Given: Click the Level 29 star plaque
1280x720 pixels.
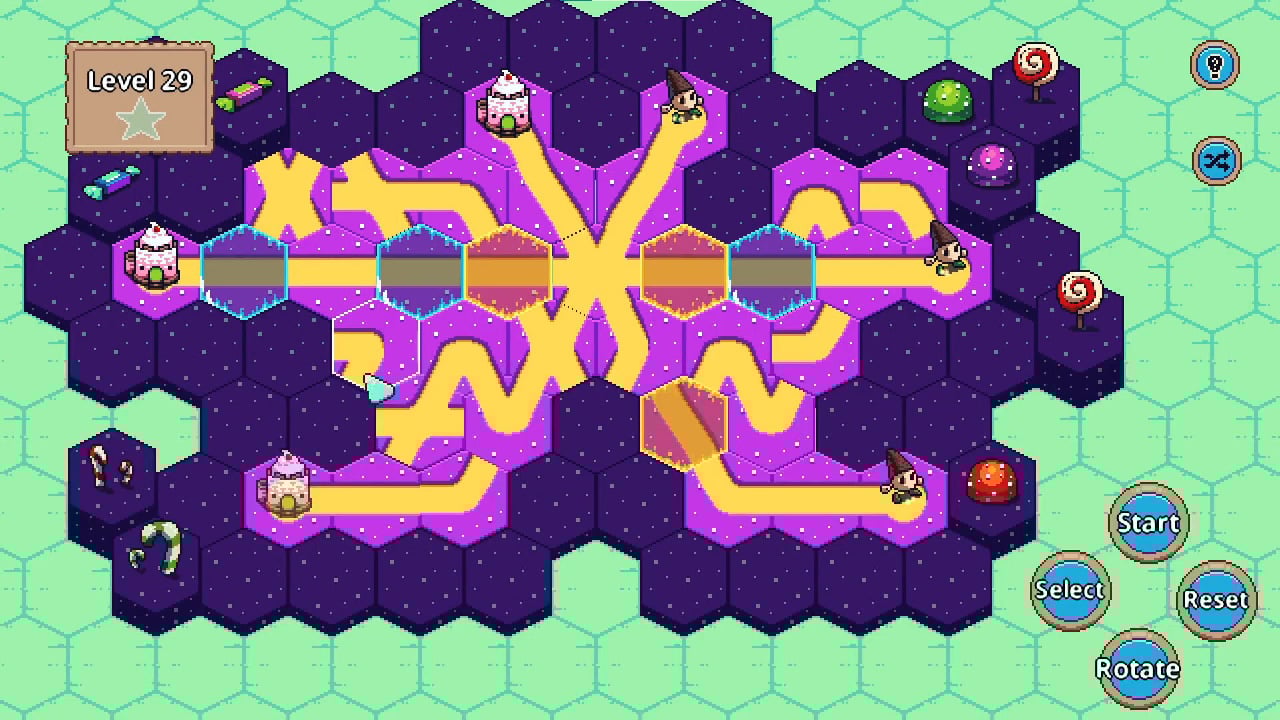Looking at the screenshot, I should [x=138, y=95].
